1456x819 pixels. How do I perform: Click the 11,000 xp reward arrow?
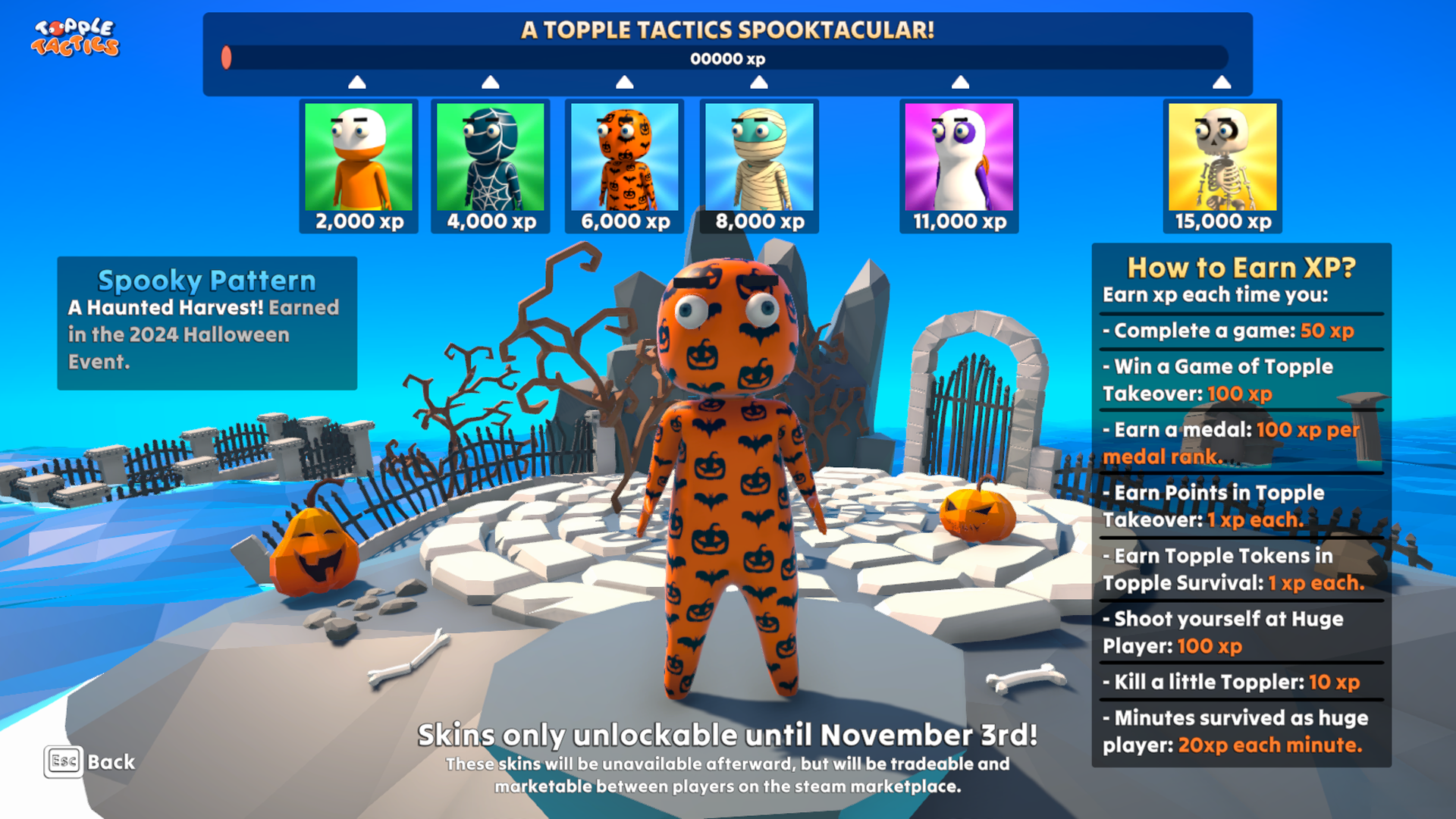pos(960,80)
